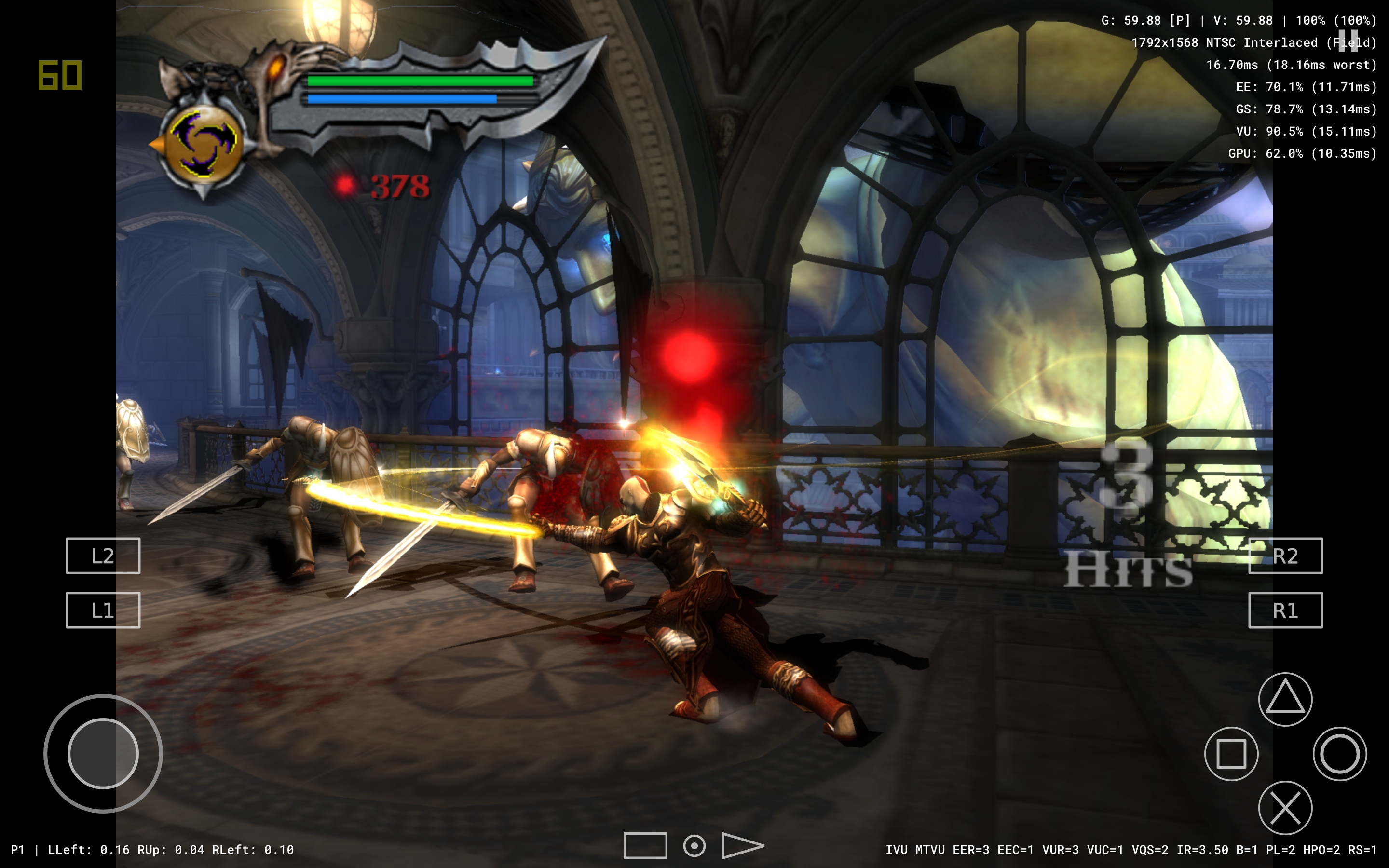
Task: Tap the L1 touch button
Action: pos(103,610)
